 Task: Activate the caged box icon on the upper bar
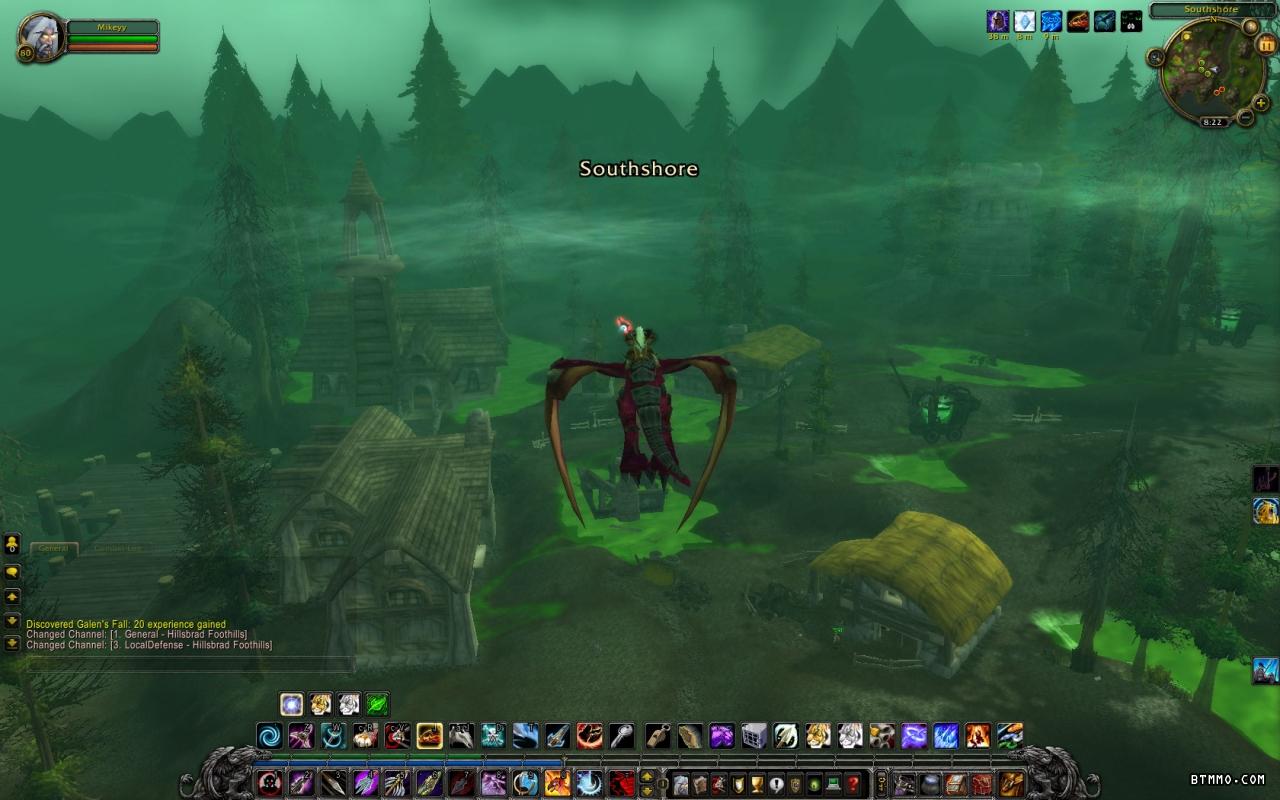(753, 737)
